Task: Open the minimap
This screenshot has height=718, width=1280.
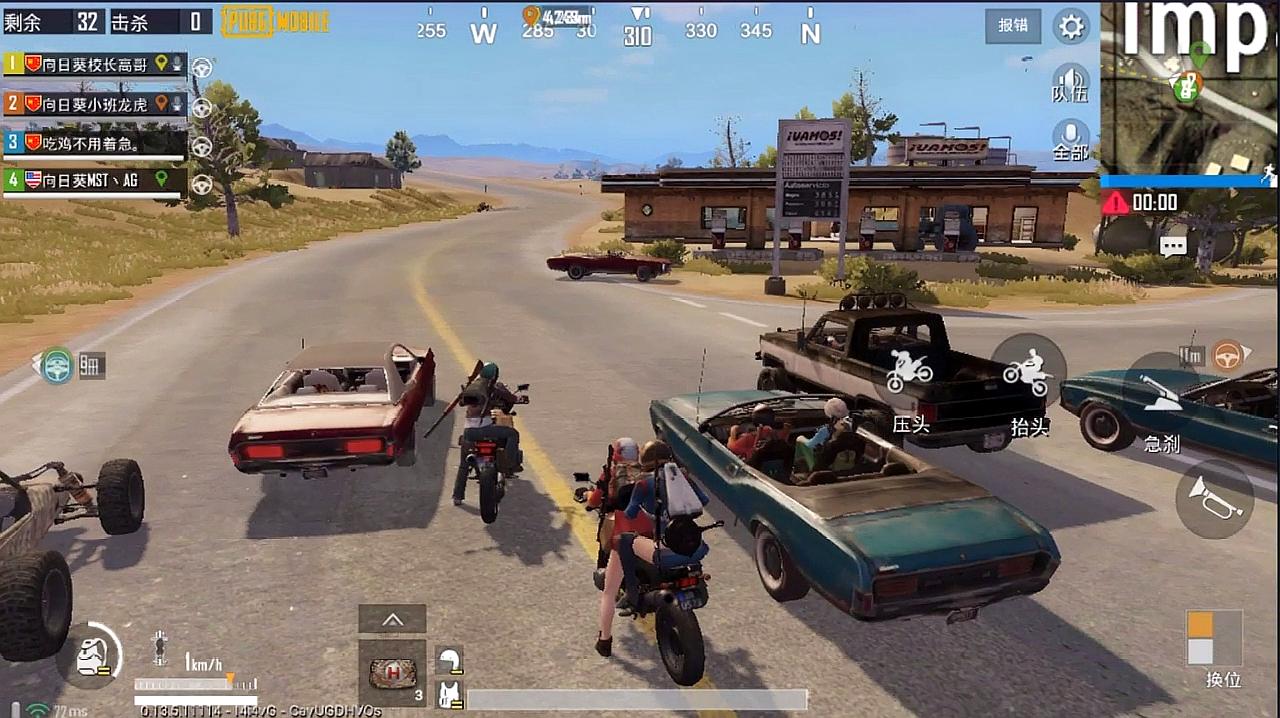Action: point(1189,88)
